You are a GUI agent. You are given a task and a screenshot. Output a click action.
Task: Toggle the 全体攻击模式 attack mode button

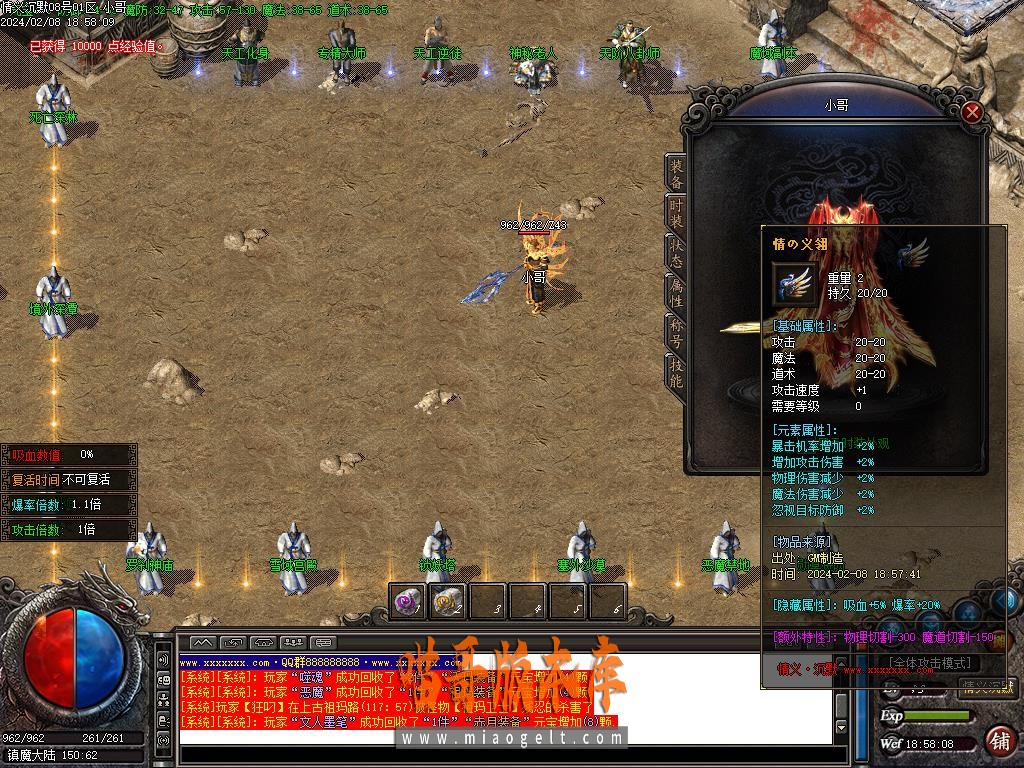(x=933, y=663)
